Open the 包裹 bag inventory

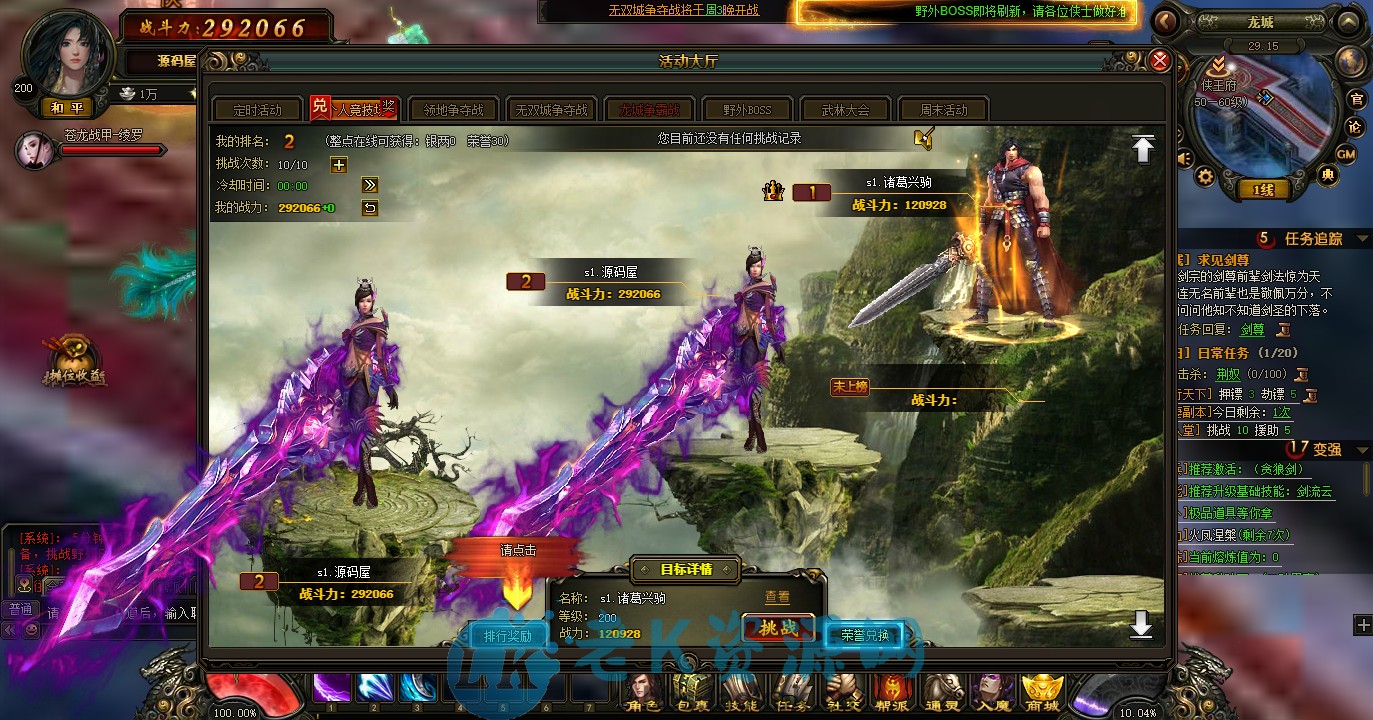692,690
